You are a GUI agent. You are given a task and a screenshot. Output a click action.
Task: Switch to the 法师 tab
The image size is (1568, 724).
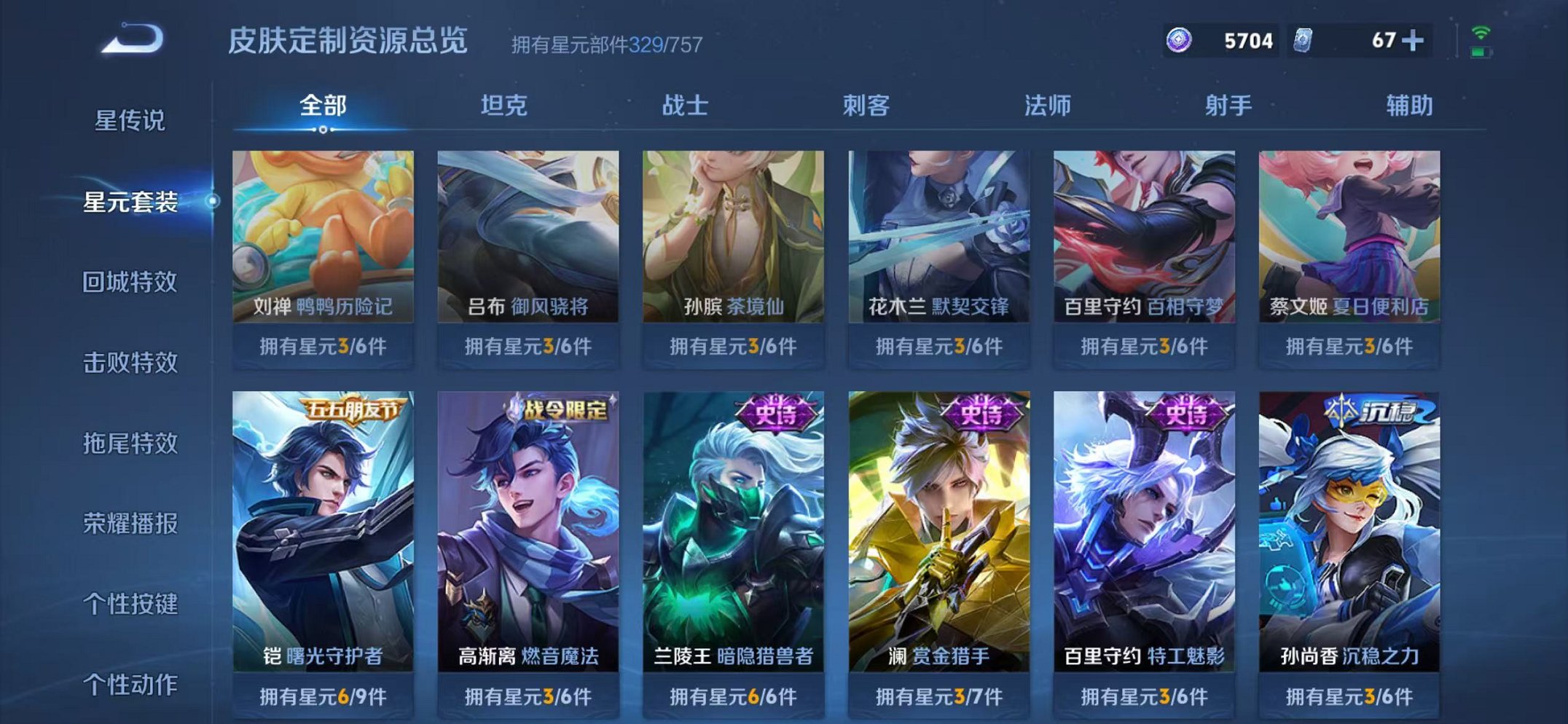pos(1047,106)
